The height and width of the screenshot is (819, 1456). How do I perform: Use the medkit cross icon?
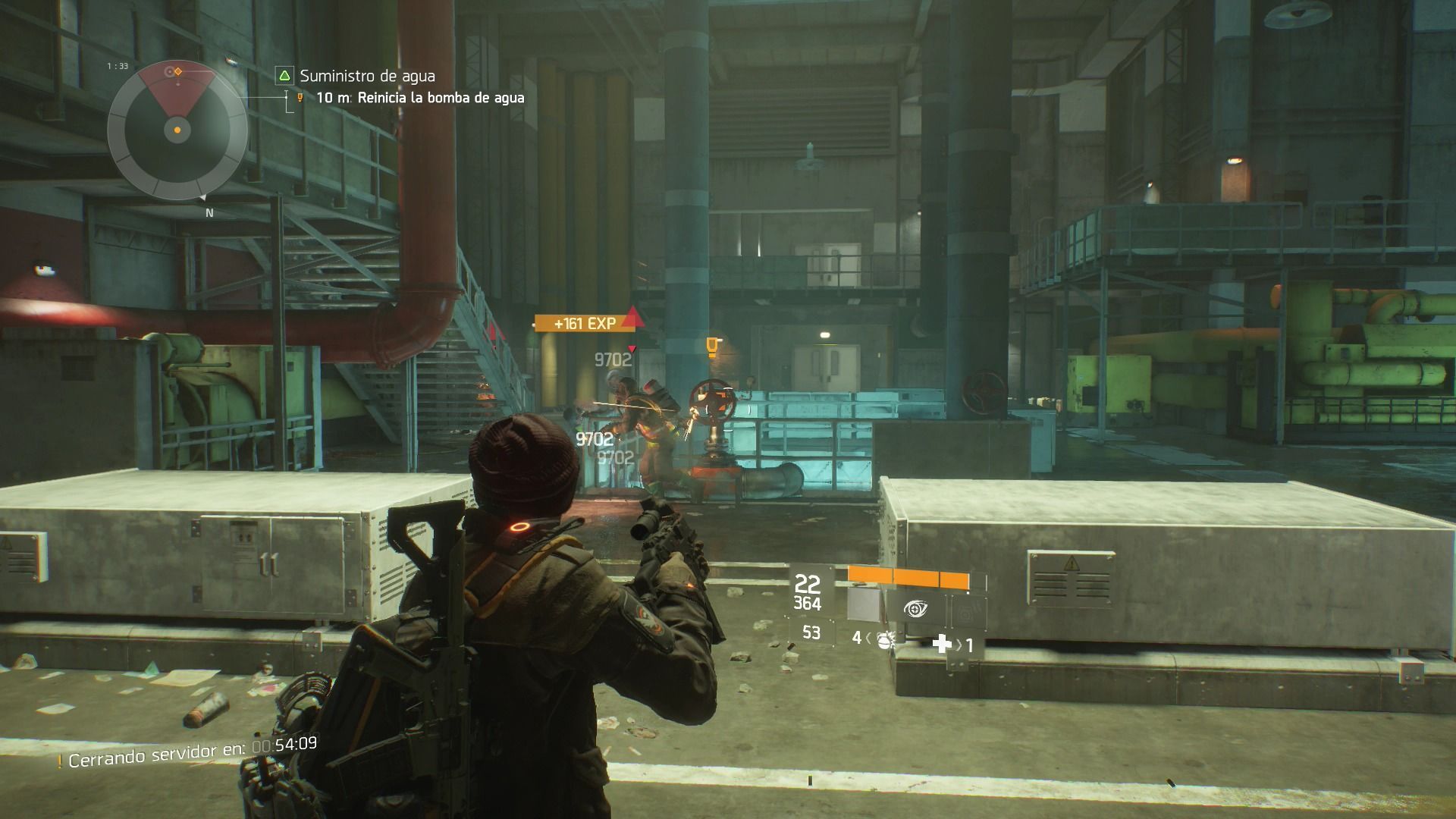click(x=942, y=644)
